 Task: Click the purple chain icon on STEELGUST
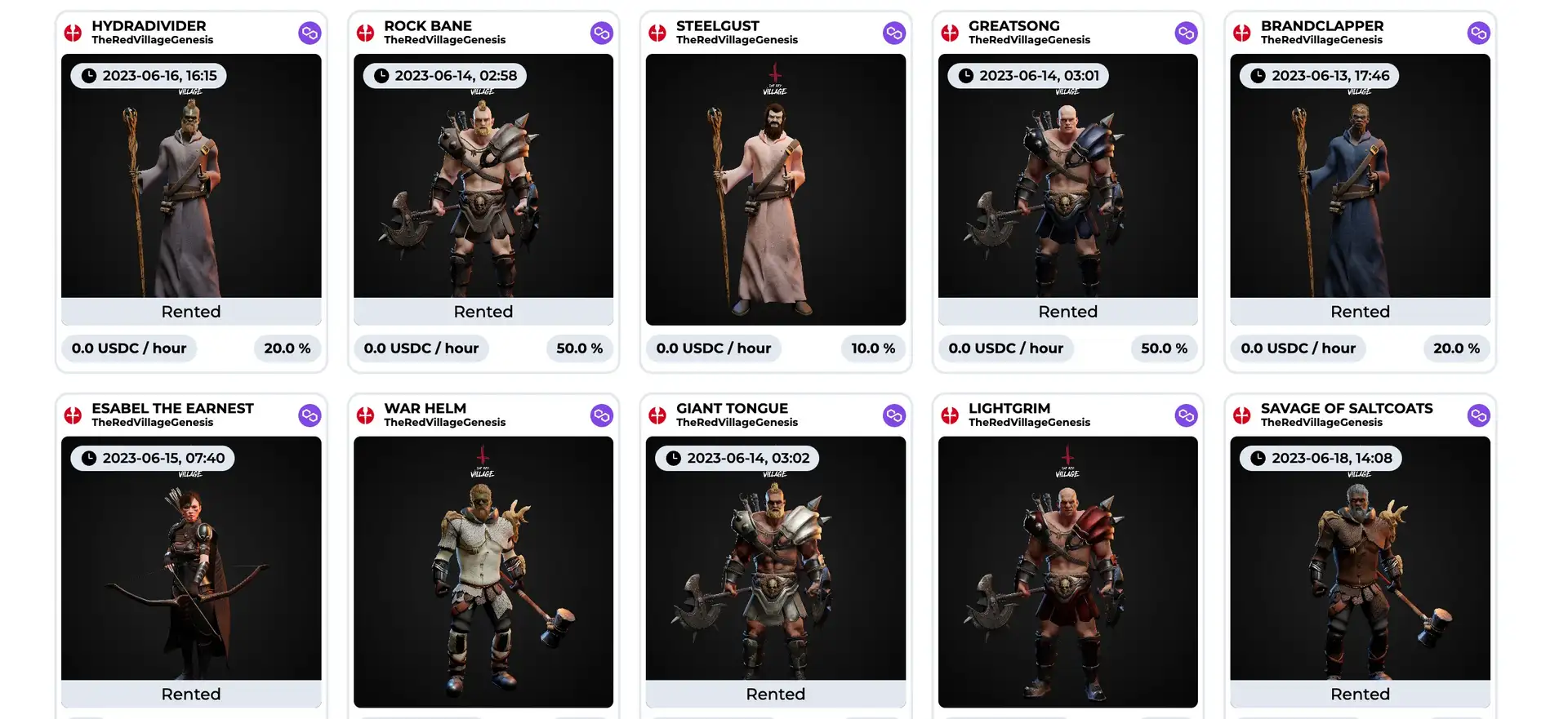click(893, 33)
